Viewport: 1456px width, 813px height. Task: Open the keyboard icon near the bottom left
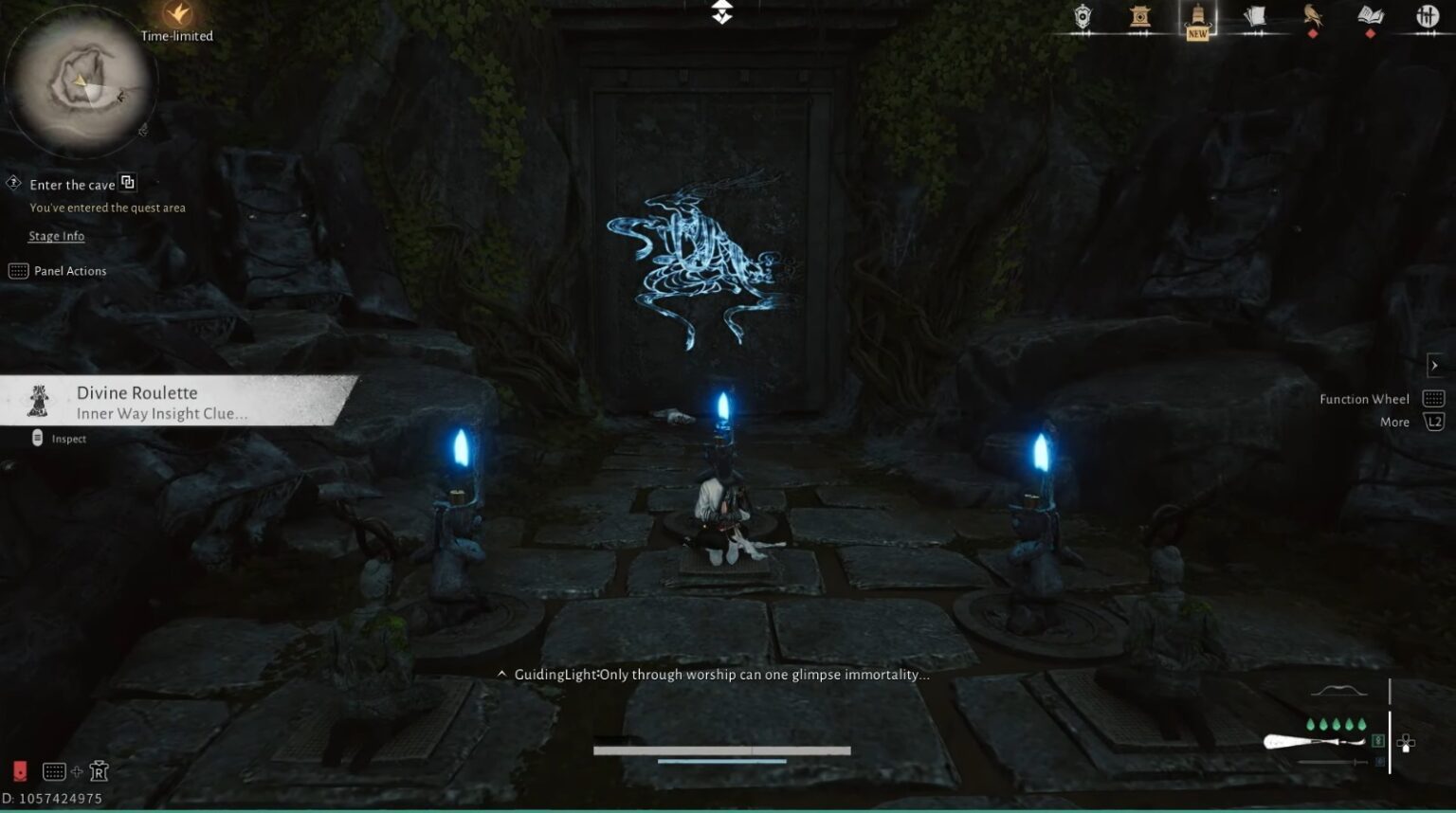pyautogui.click(x=53, y=770)
